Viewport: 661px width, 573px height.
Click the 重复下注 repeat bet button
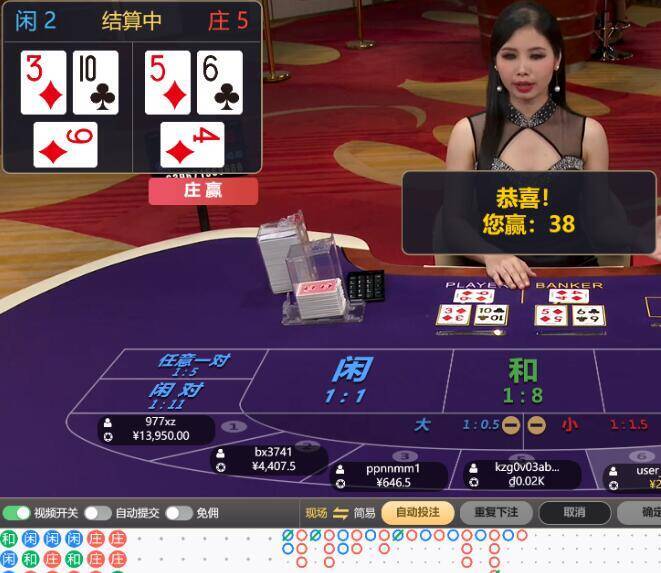point(496,513)
